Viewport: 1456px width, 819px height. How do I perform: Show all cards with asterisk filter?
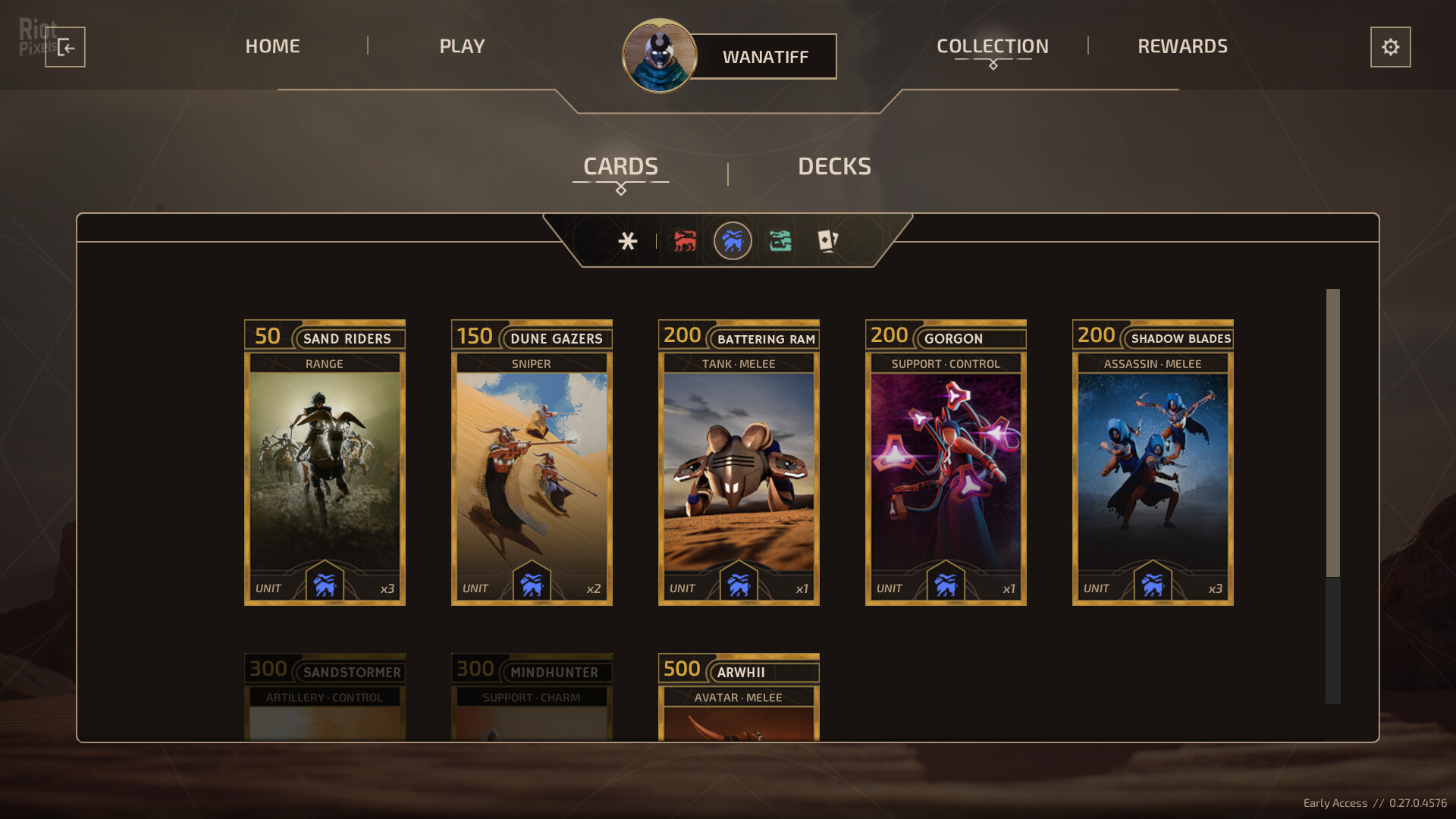627,241
